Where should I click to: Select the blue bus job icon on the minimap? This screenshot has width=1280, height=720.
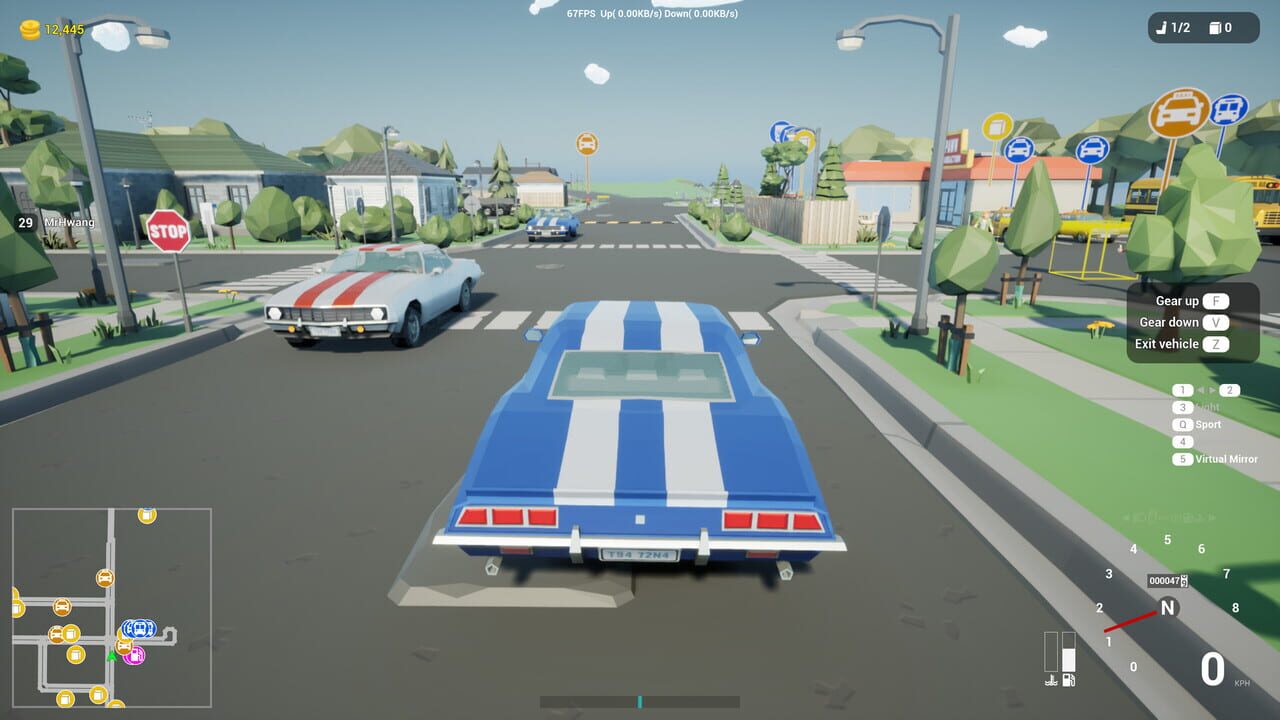click(x=140, y=628)
